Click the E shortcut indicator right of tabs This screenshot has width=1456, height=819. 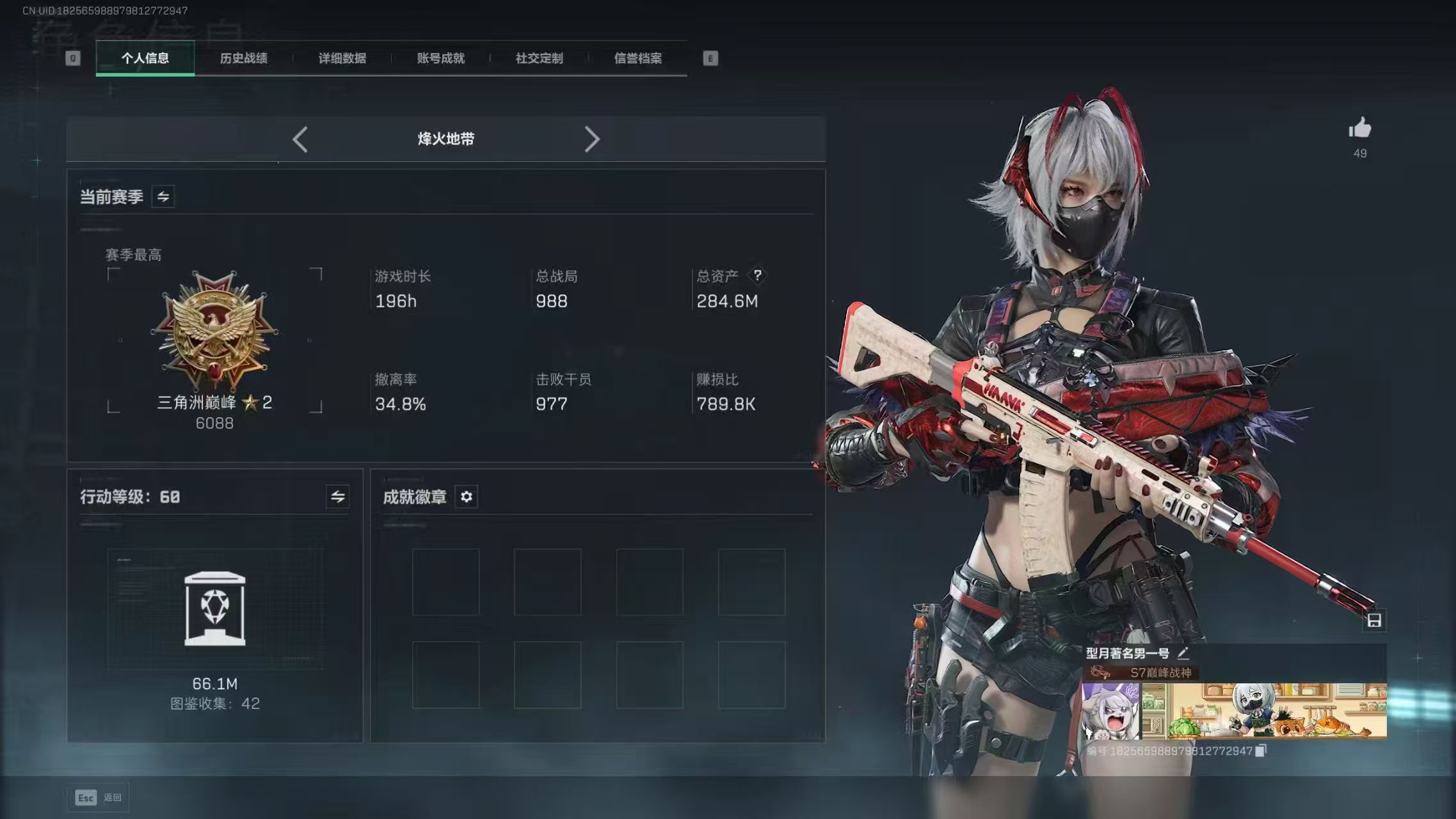coord(709,58)
